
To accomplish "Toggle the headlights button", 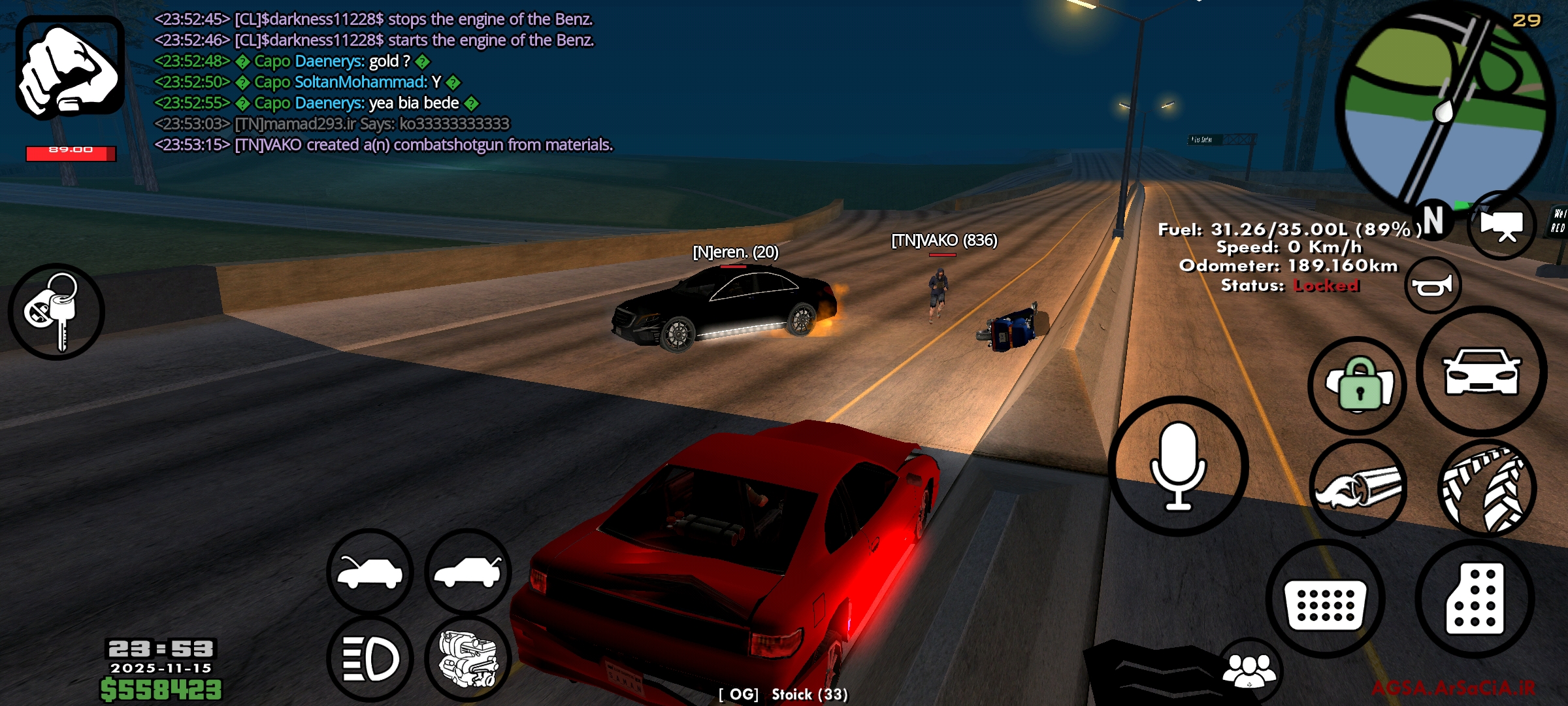I will [370, 658].
